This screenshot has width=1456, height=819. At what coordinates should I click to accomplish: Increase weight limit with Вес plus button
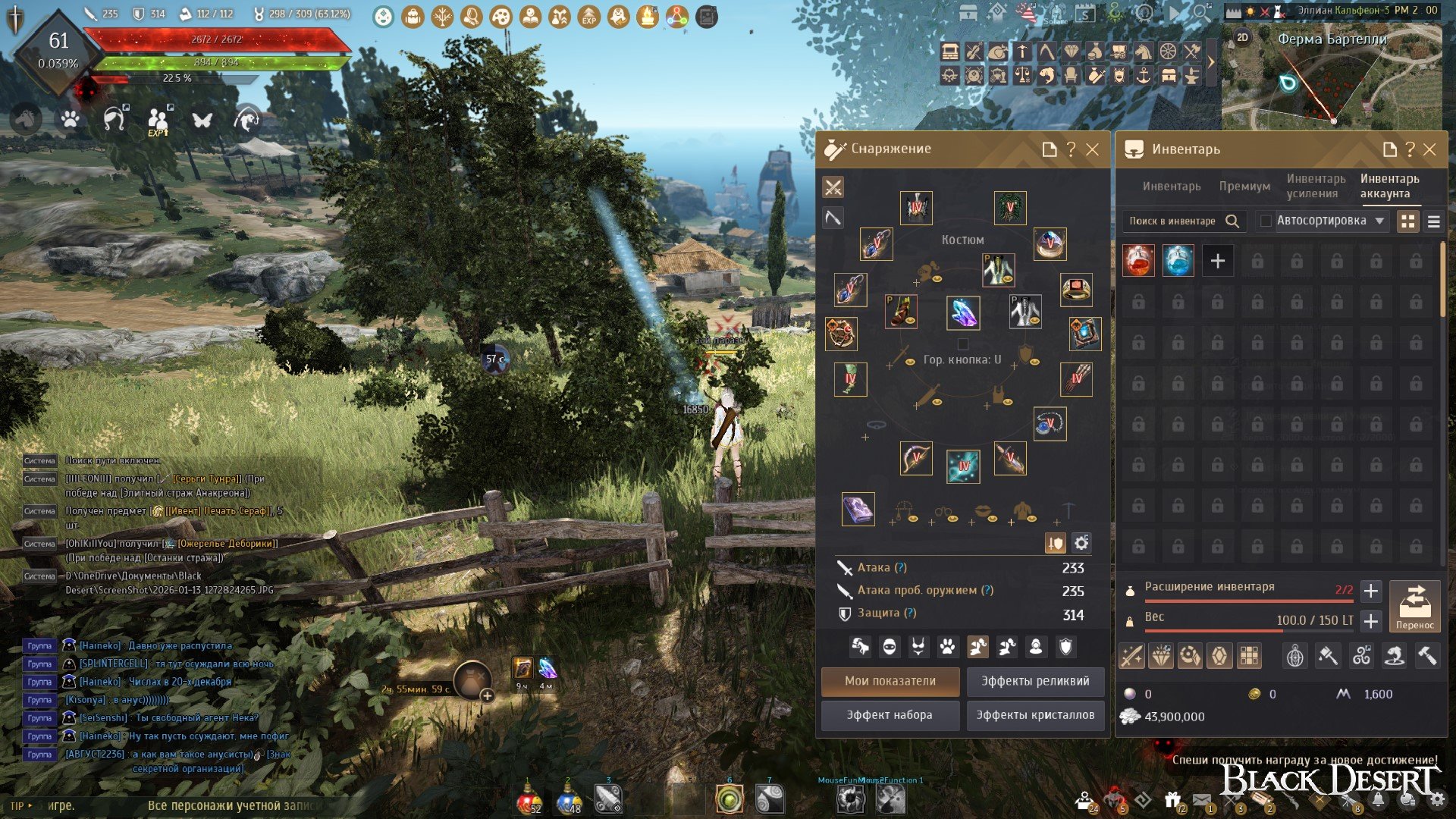click(1370, 622)
